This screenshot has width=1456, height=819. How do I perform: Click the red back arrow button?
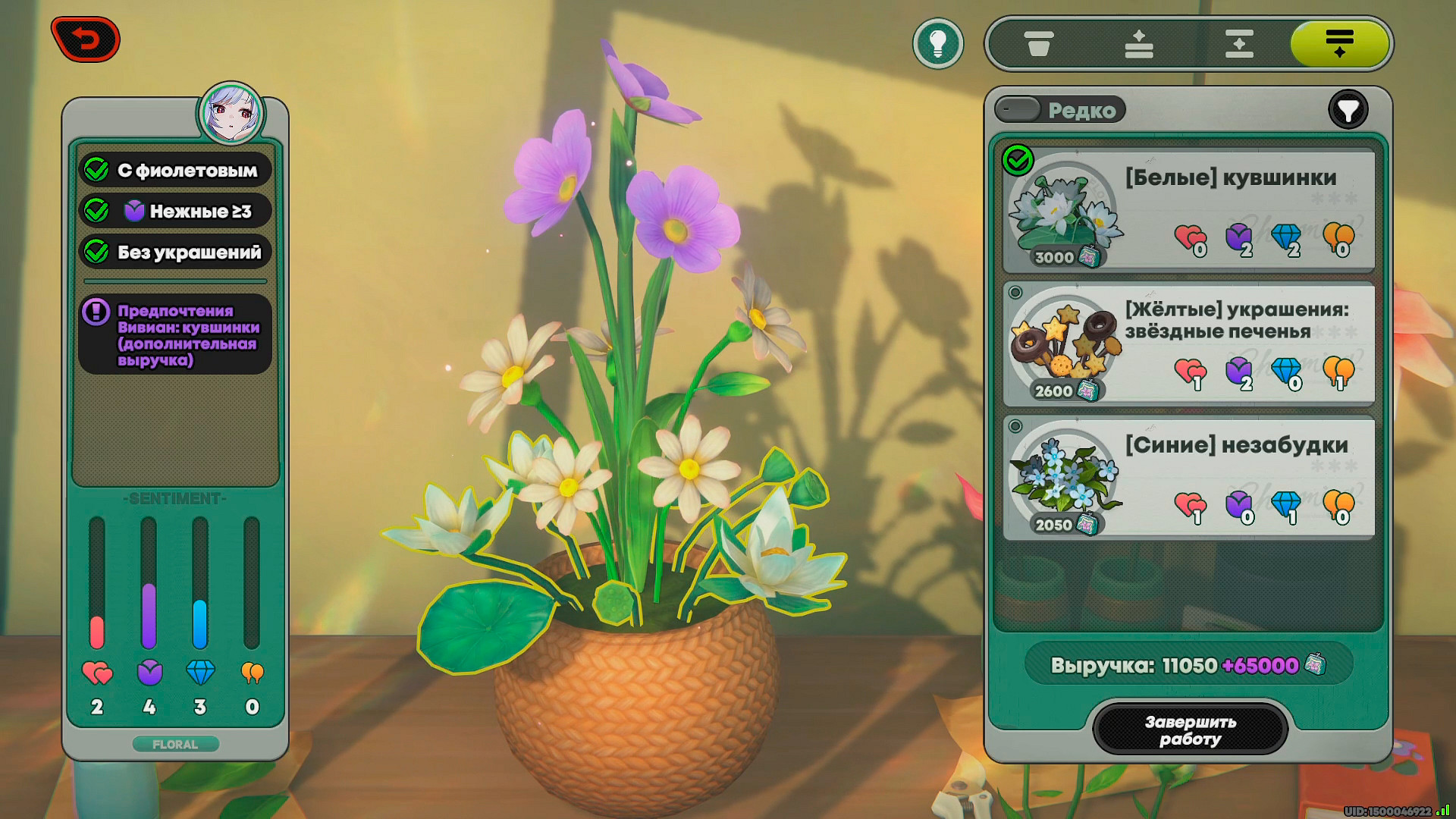click(x=86, y=39)
